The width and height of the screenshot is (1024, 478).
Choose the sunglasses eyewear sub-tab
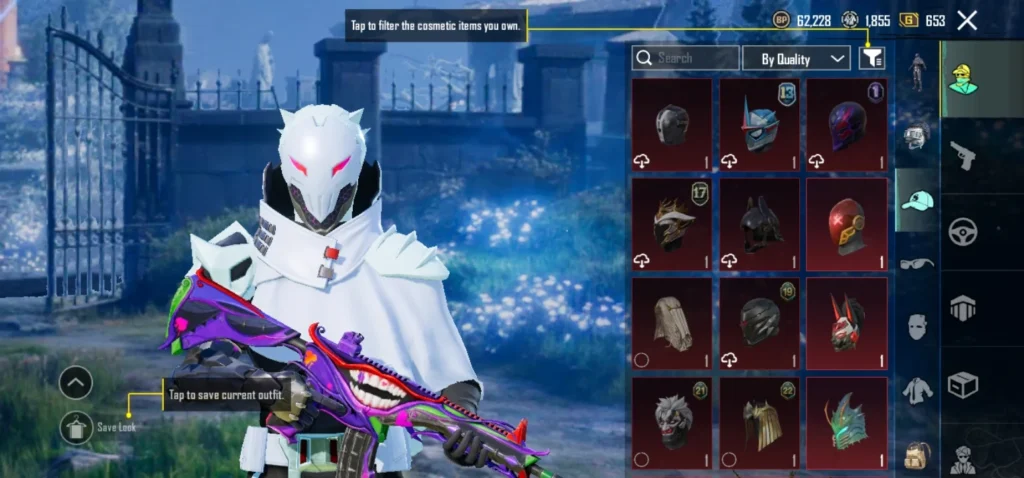(917, 263)
